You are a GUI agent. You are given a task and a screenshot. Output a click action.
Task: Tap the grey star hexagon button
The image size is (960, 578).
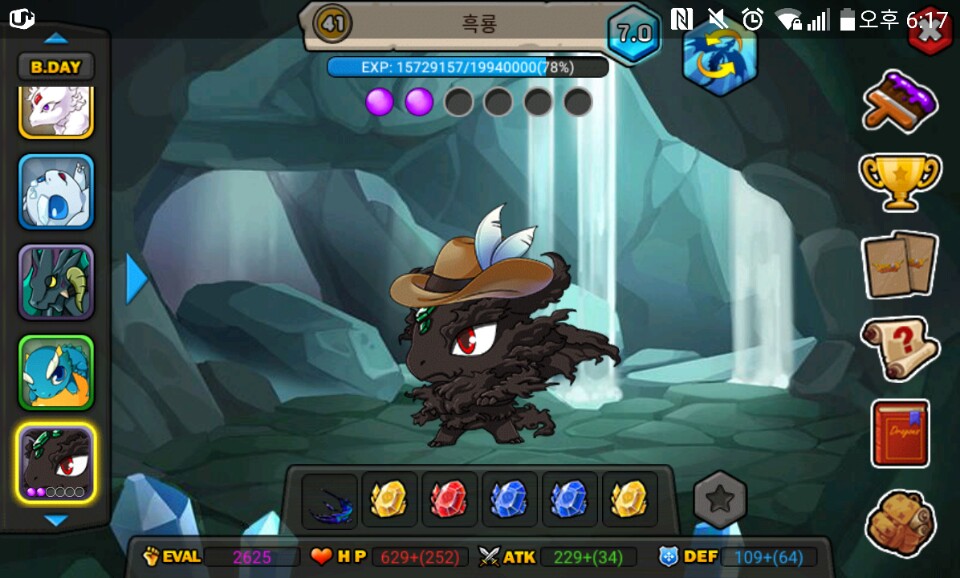pos(720,498)
